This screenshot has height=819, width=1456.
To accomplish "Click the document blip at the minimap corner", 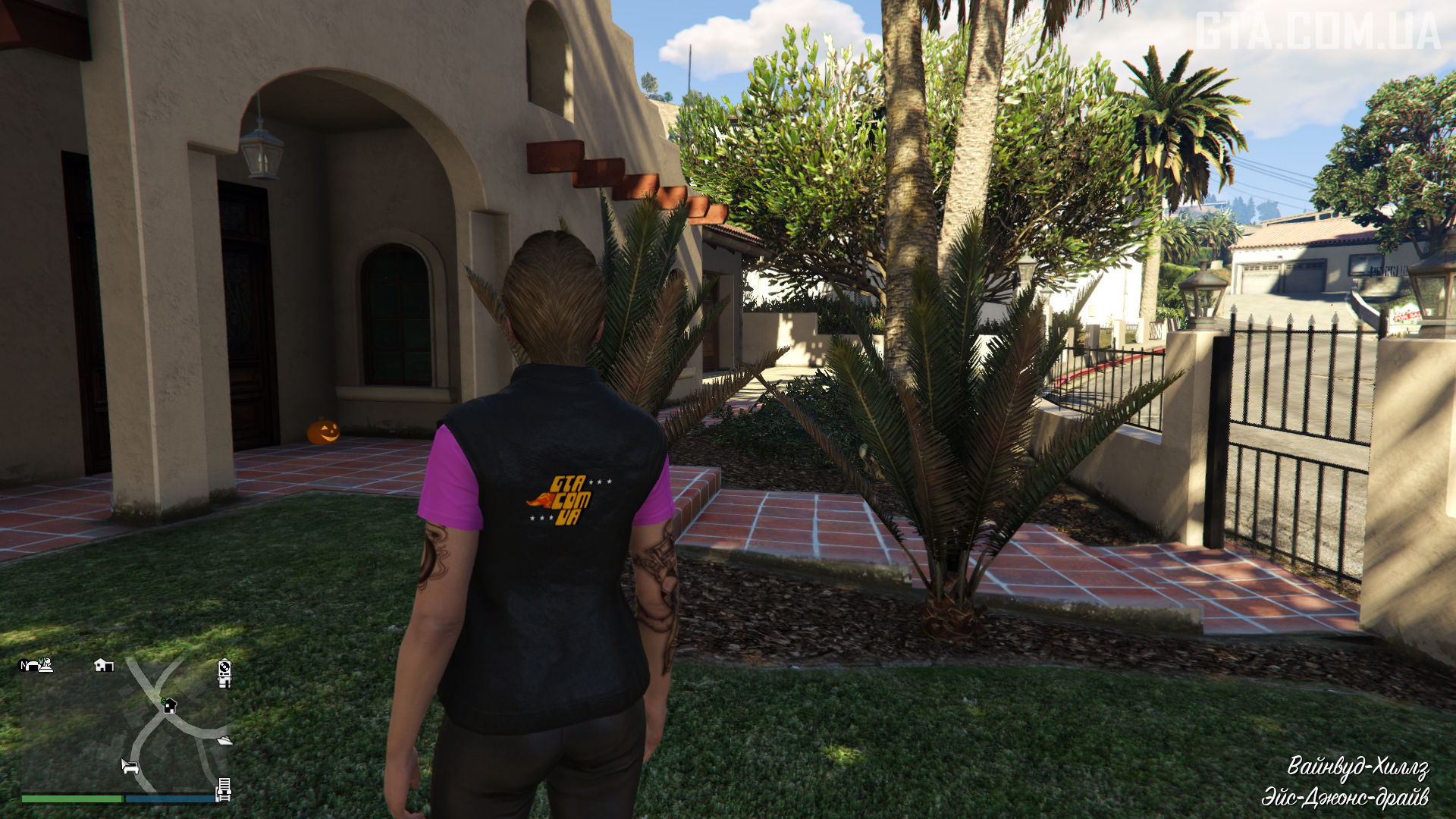I will 224,784.
